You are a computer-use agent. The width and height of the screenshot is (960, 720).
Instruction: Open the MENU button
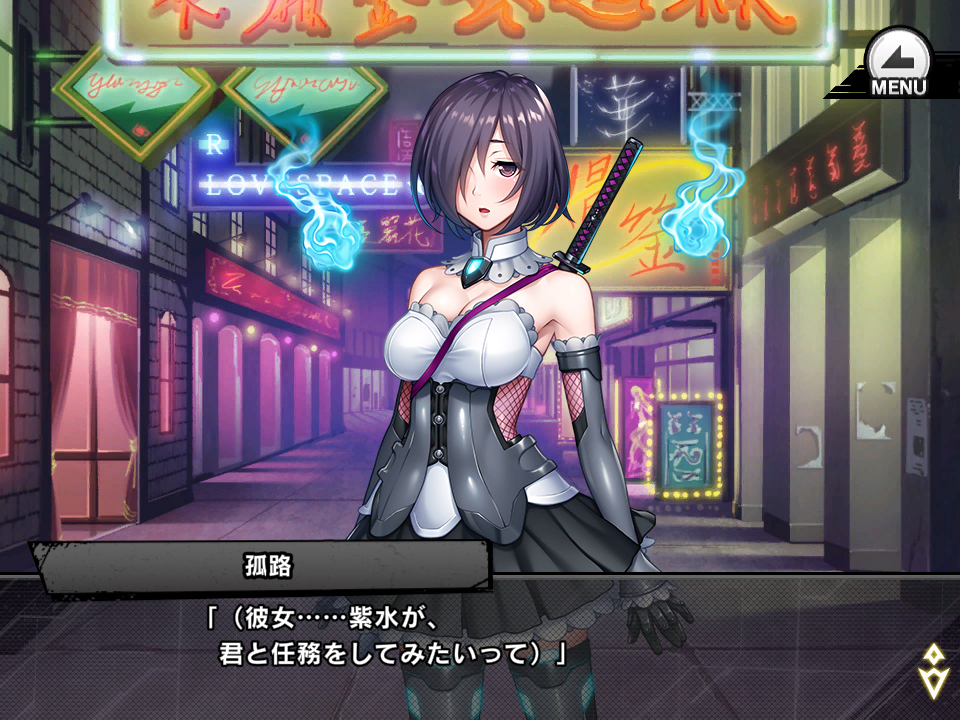(x=897, y=64)
